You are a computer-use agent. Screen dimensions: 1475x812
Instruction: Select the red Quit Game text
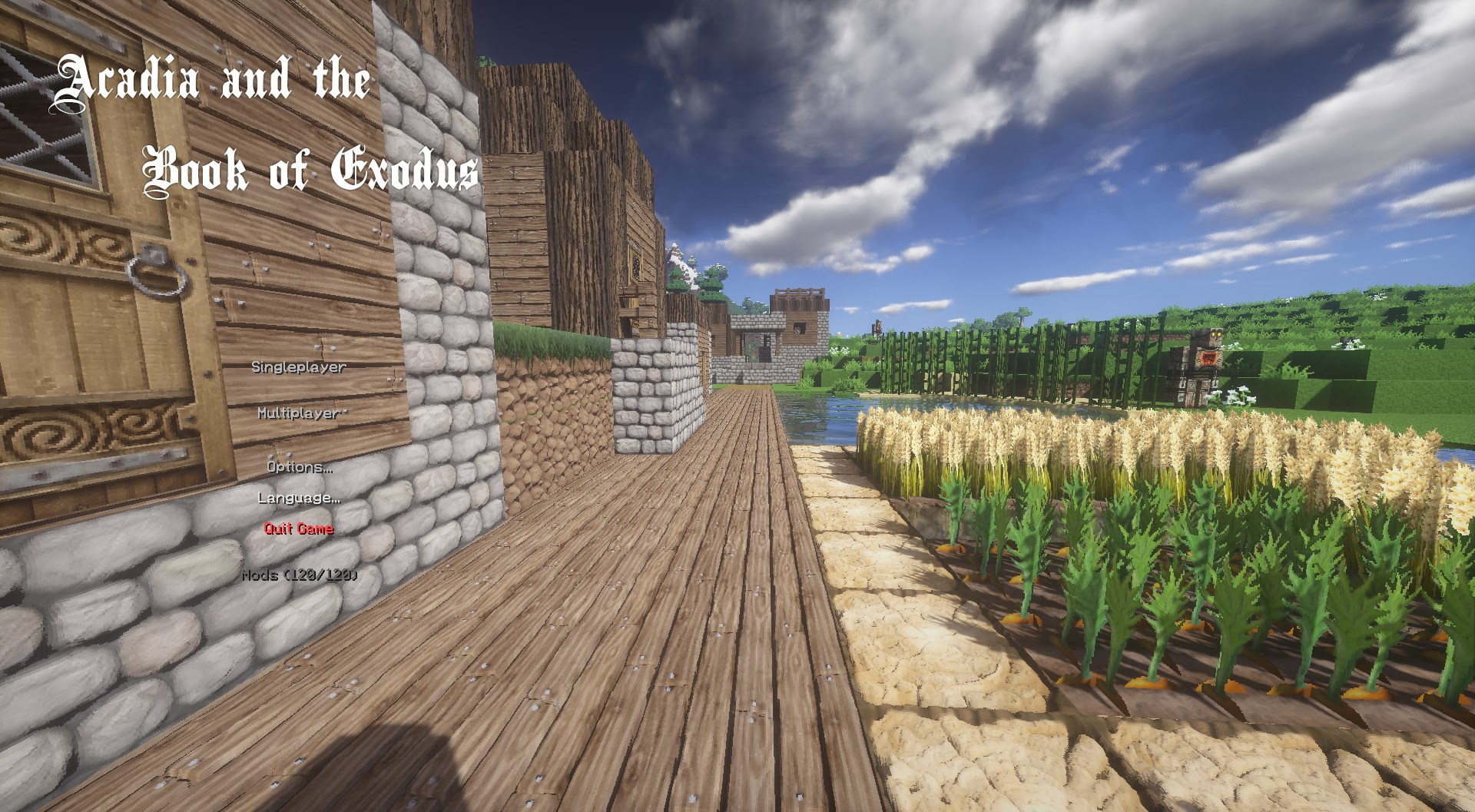tap(298, 530)
